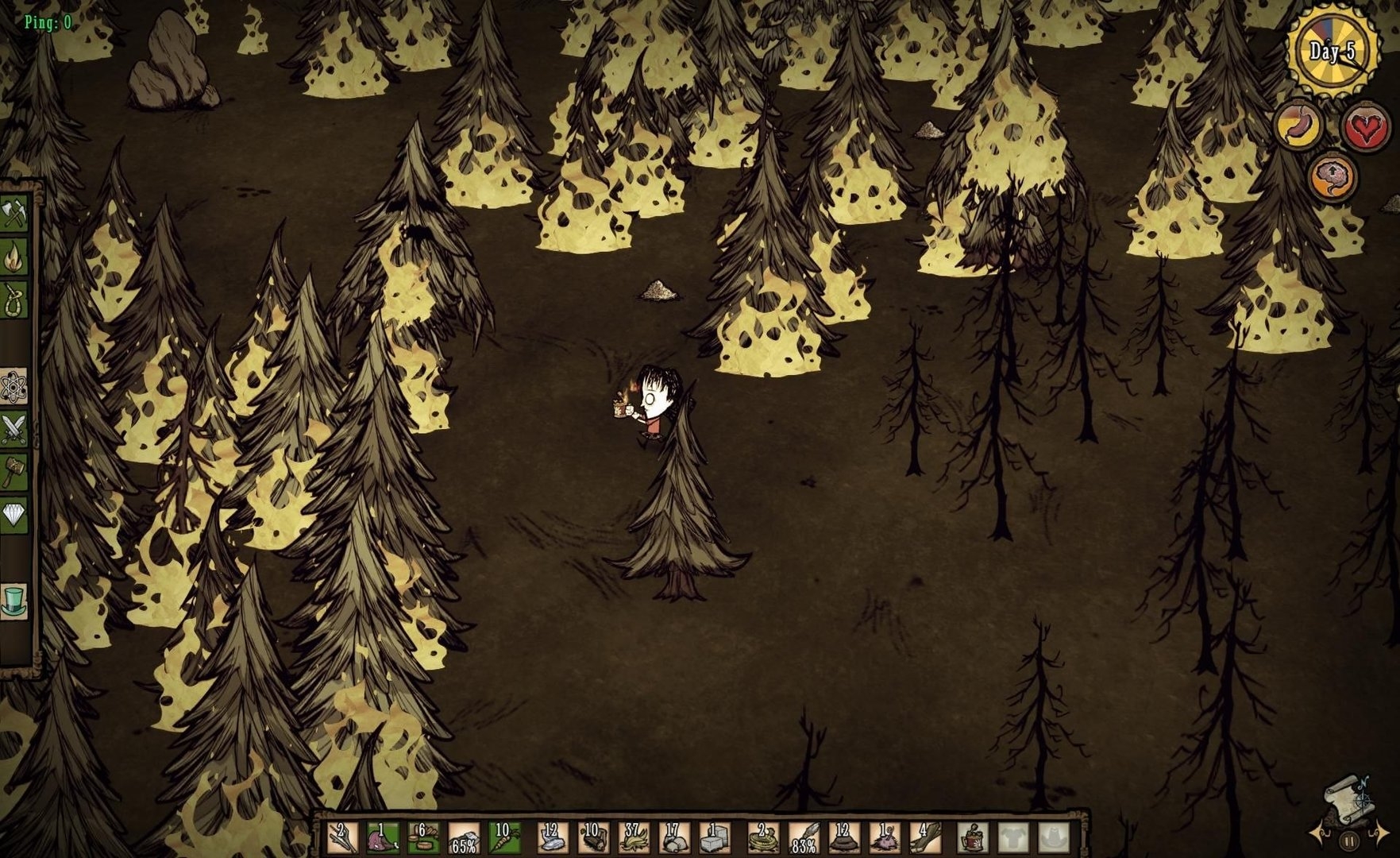Screen dimensions: 1400x858
Task: Select the rocks stack of 17
Action: (x=674, y=838)
